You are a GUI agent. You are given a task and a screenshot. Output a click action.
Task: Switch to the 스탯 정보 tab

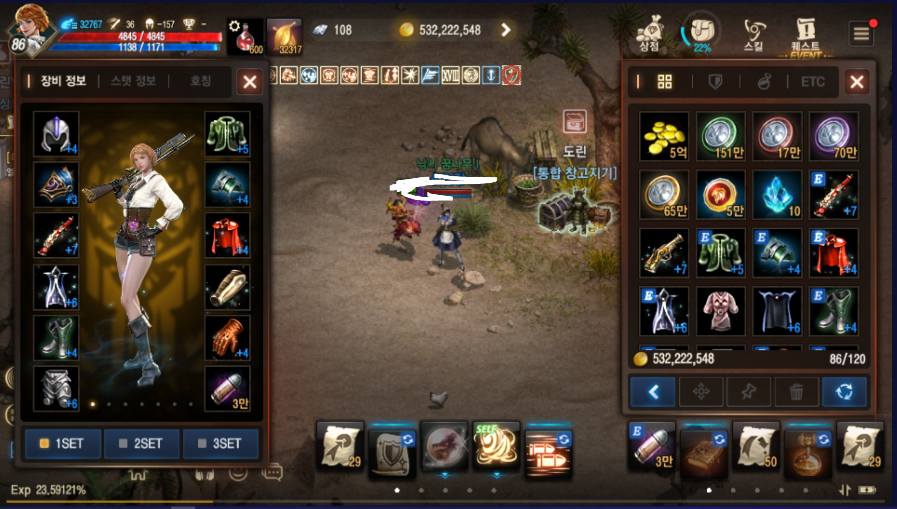[134, 81]
